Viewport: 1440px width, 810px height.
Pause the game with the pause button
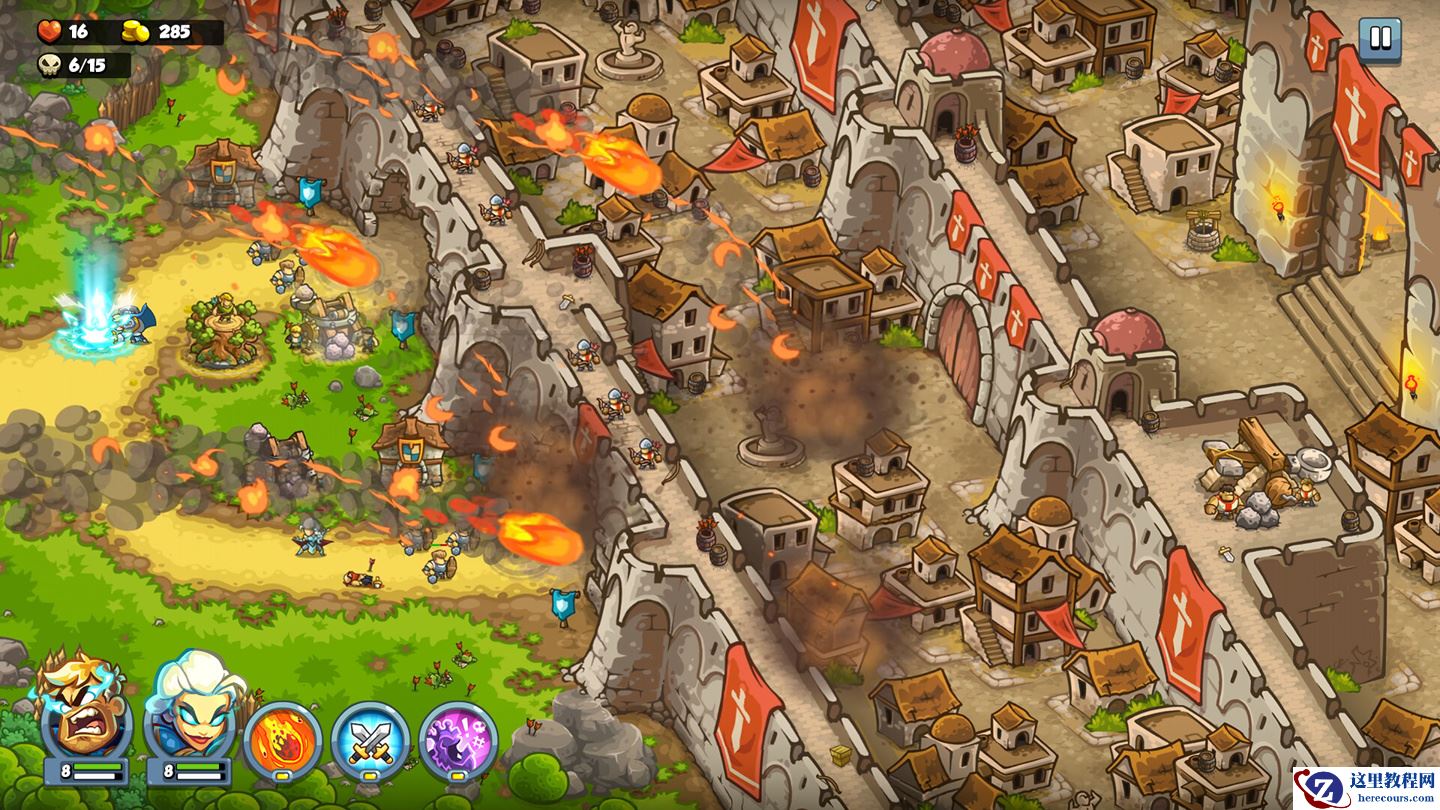pos(1380,39)
